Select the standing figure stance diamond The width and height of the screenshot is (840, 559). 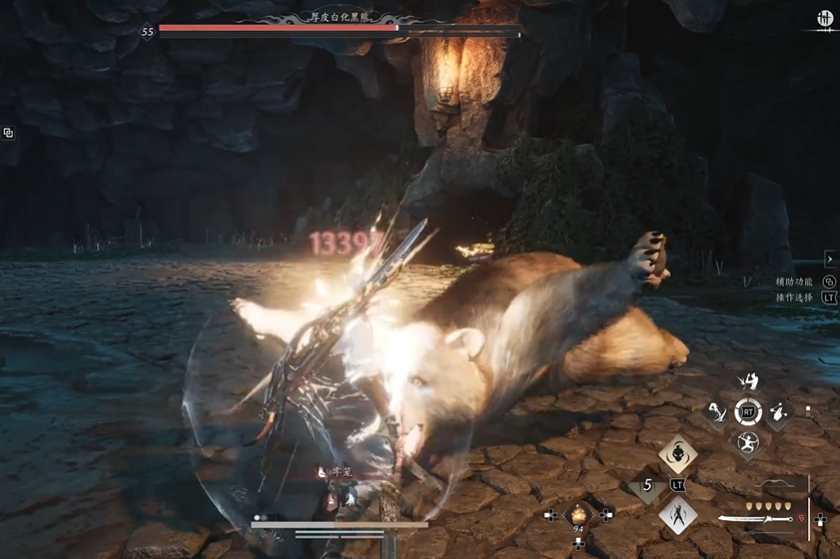(x=677, y=516)
